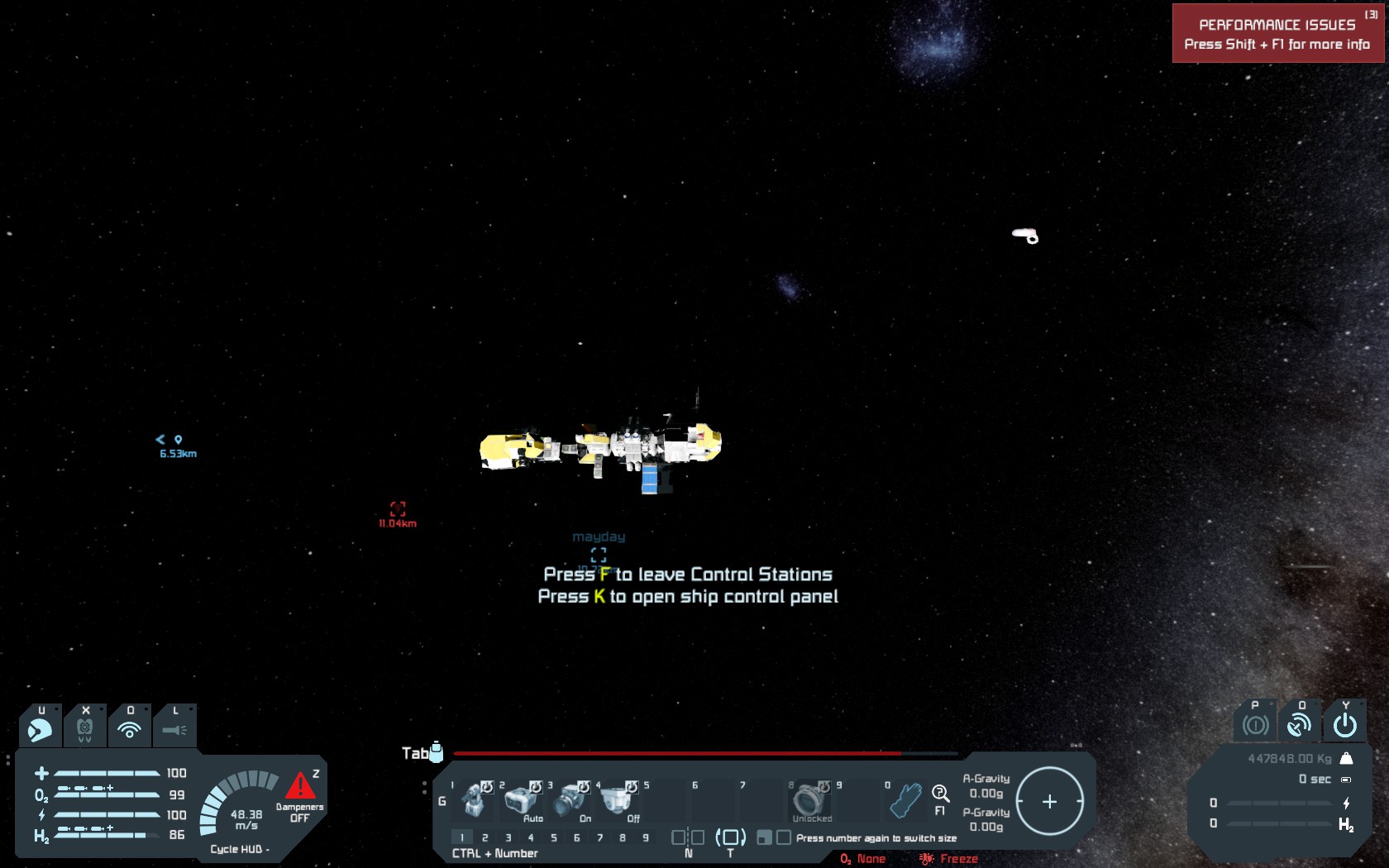Toggle the ship antenna broadcast icon
This screenshot has height=868, width=1389.
tap(1300, 725)
